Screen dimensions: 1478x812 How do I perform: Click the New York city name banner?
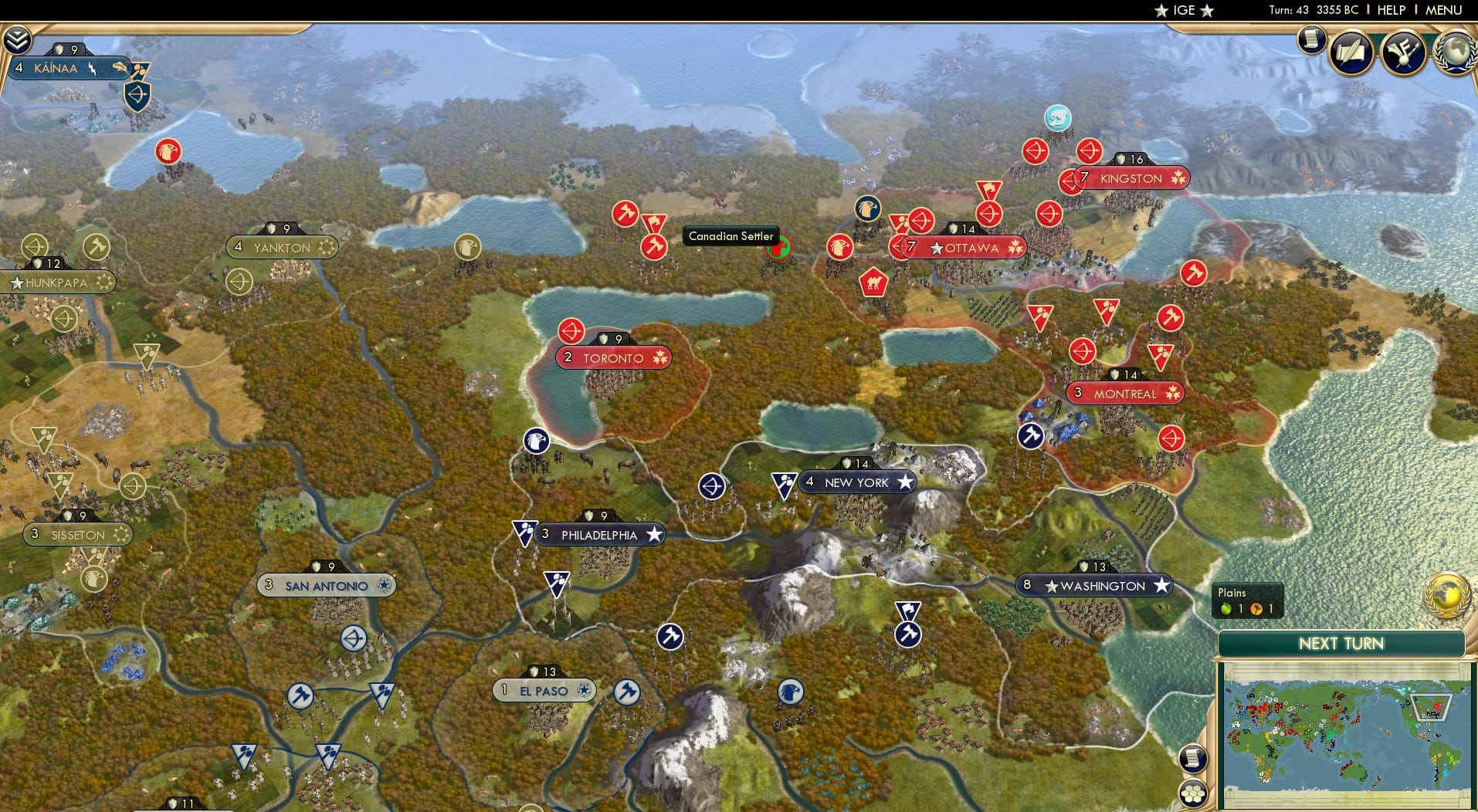857,481
